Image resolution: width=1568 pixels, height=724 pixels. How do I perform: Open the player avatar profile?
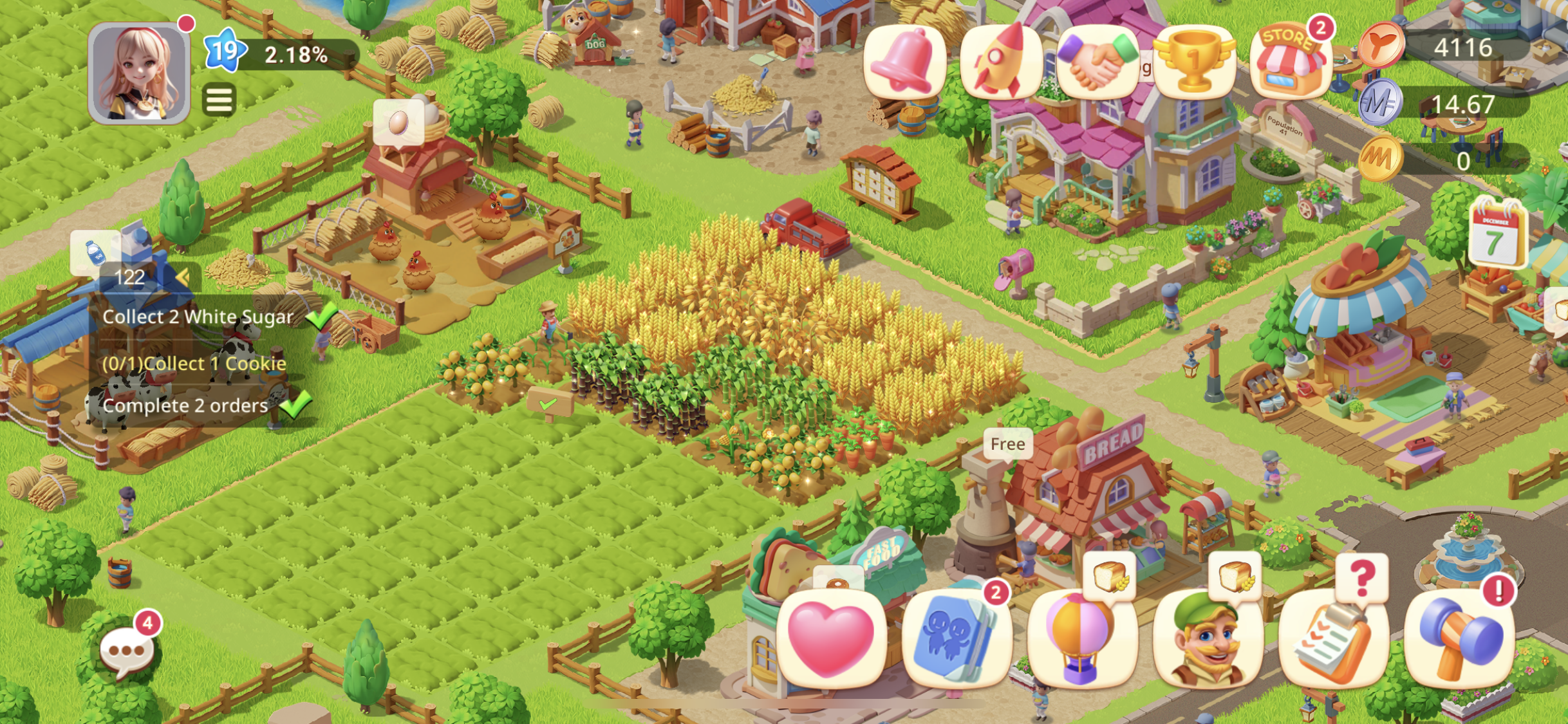(139, 73)
